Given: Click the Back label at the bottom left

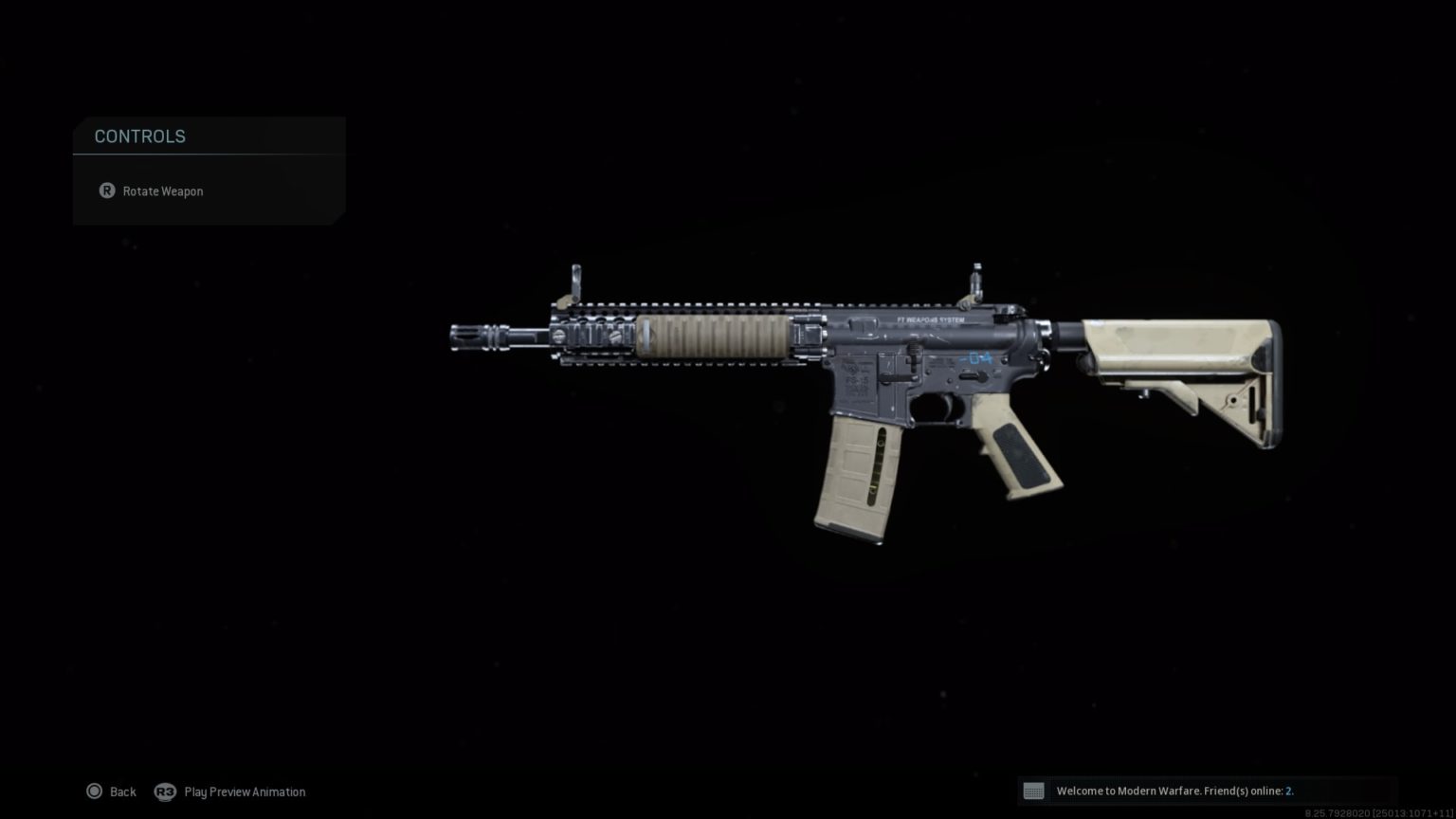Looking at the screenshot, I should tap(122, 792).
